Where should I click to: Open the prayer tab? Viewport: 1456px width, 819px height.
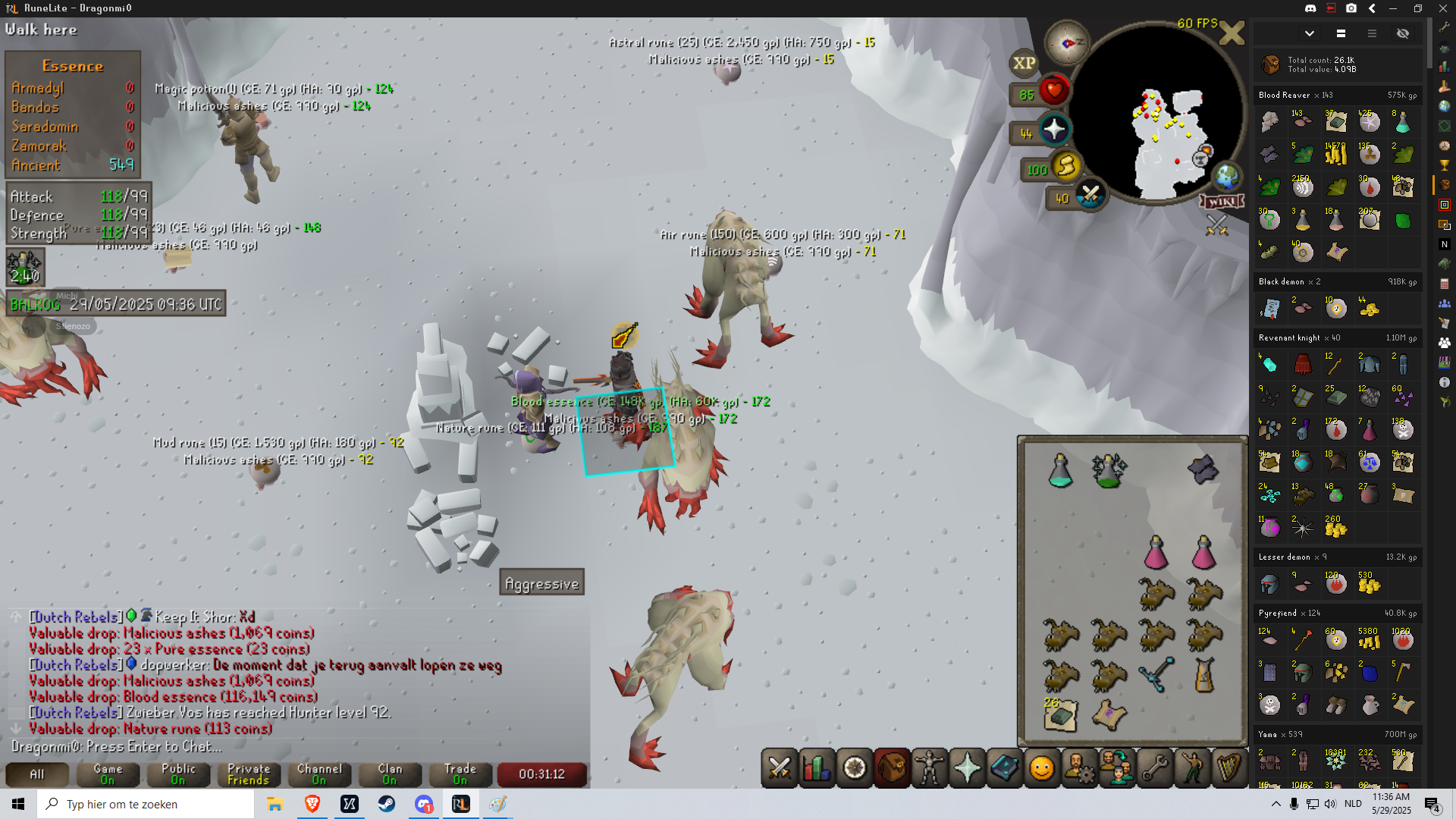968,768
